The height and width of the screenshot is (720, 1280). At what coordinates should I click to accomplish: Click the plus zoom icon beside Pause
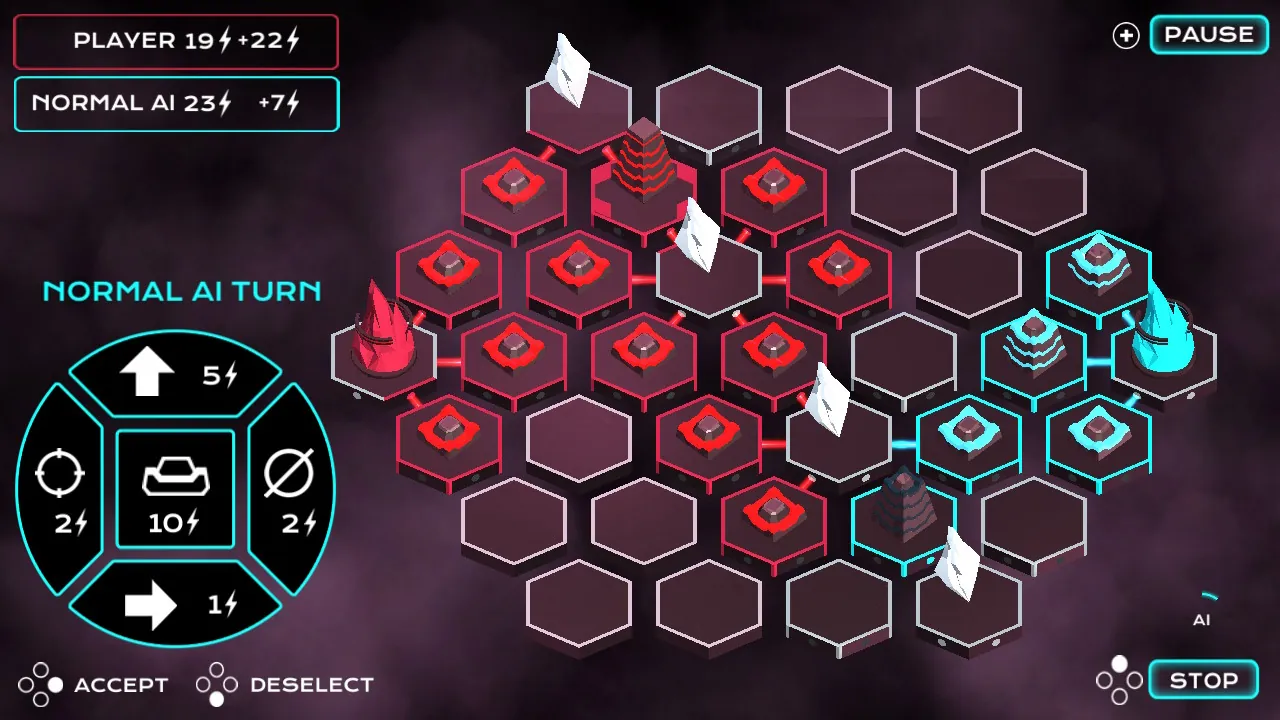(x=1125, y=35)
